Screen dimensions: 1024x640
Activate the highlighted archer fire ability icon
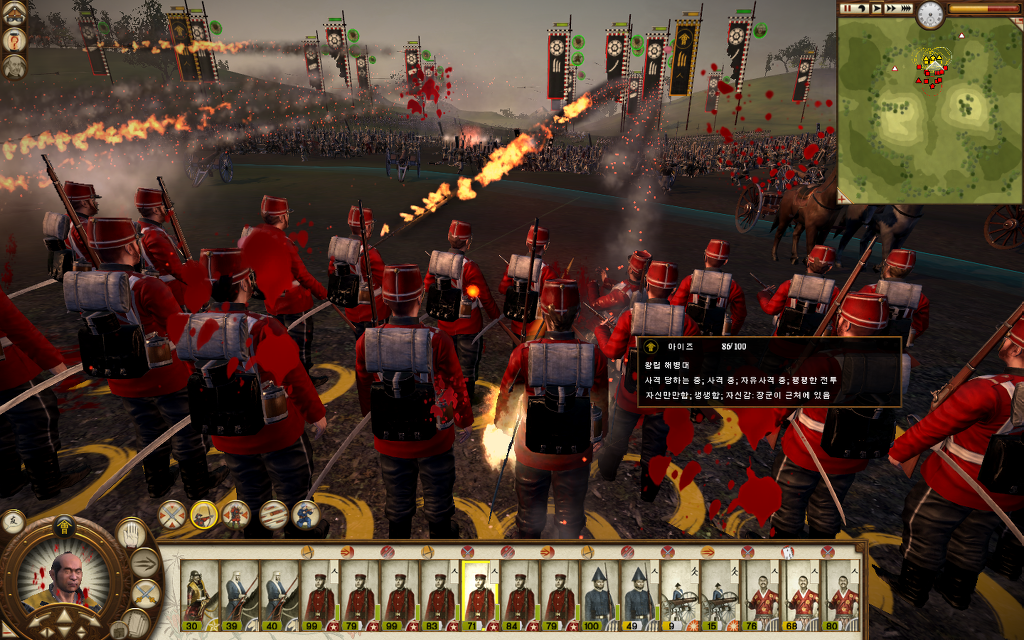204,515
